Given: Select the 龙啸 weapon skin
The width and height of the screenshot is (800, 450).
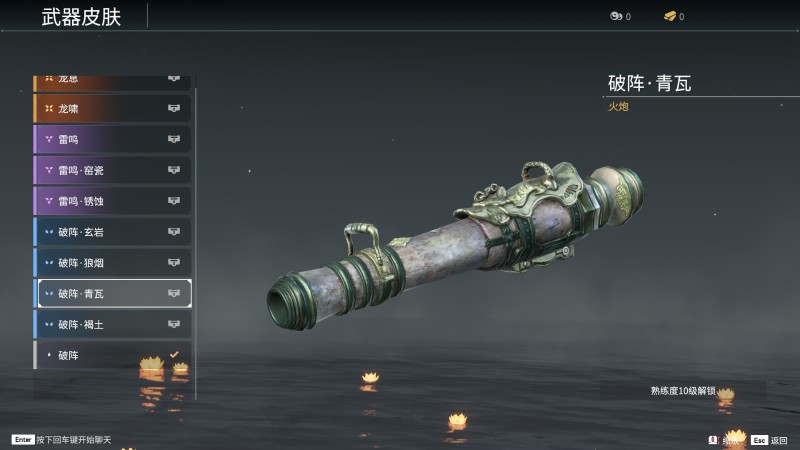Looking at the screenshot, I should 112,108.
